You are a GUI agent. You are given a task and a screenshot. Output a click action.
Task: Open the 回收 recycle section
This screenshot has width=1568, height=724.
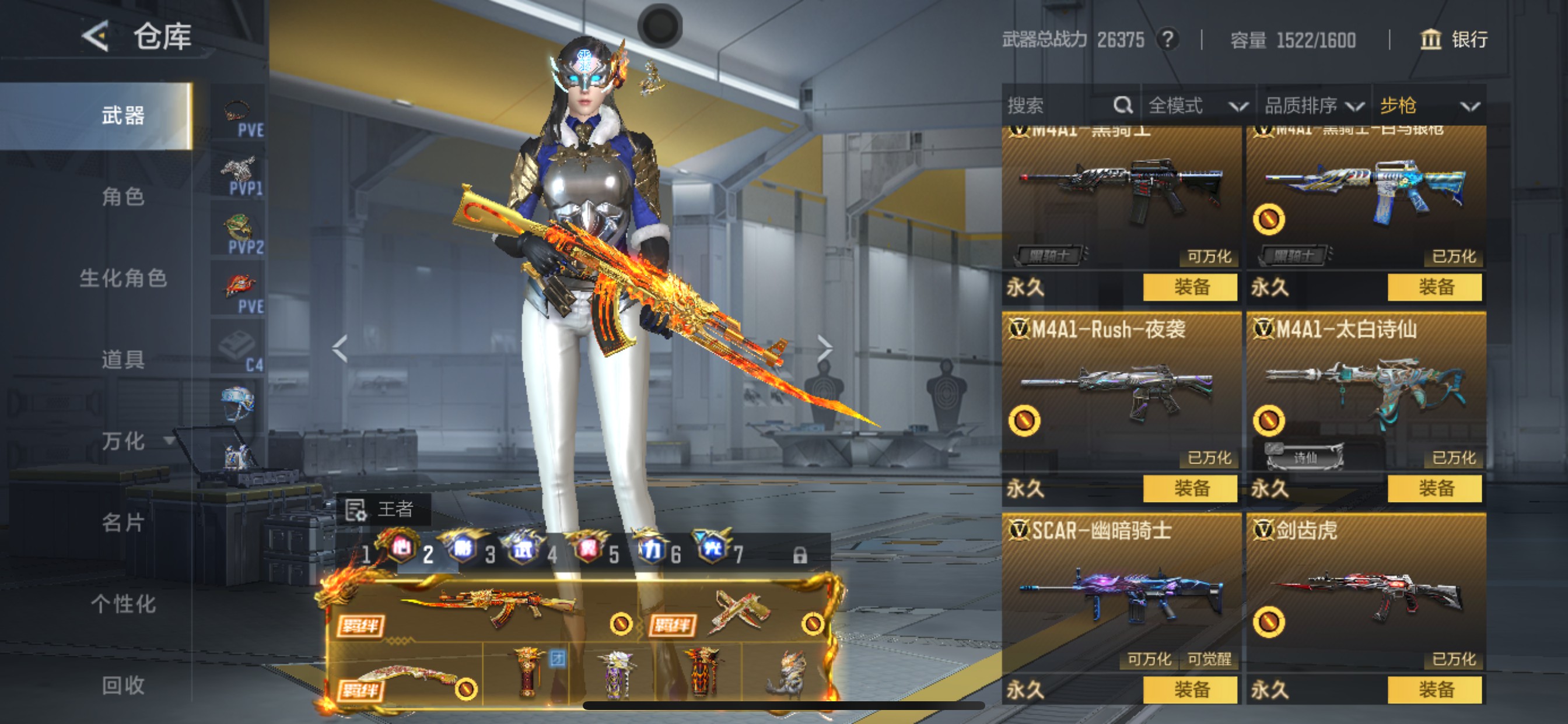[x=123, y=685]
